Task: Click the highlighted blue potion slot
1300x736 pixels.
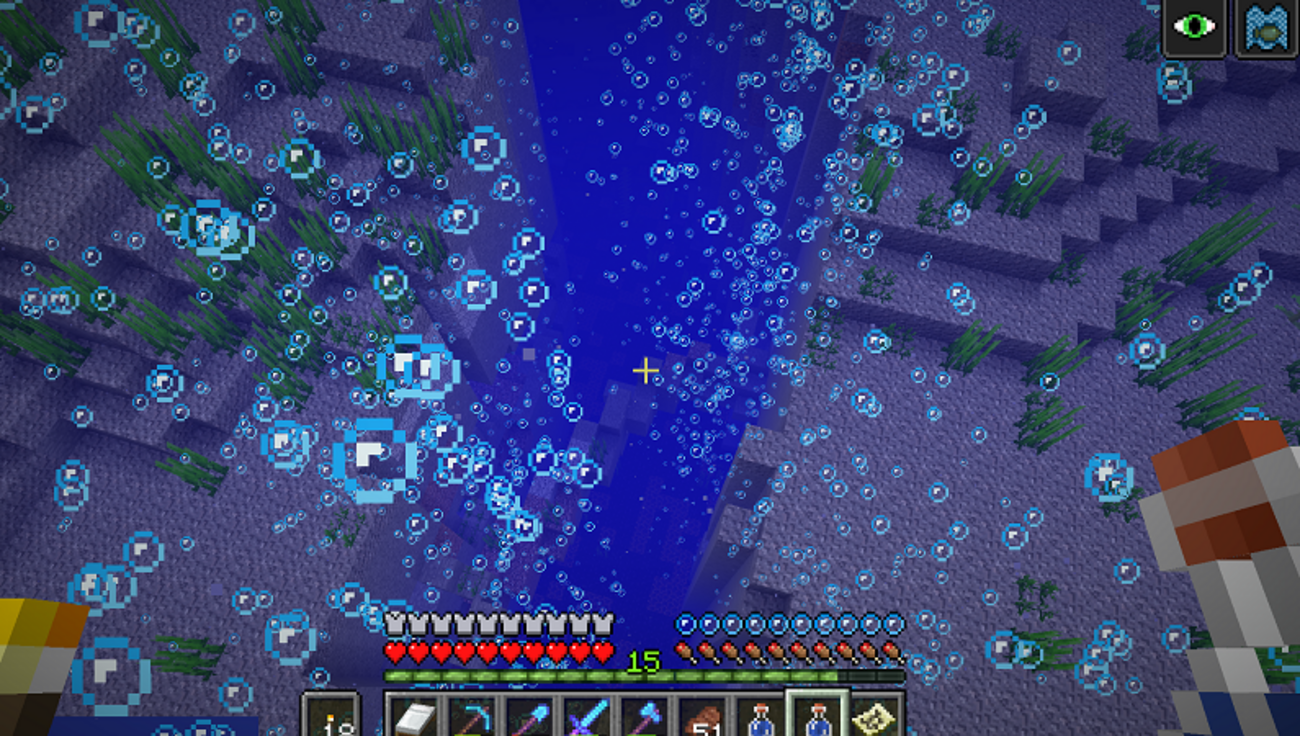Action: (x=818, y=716)
